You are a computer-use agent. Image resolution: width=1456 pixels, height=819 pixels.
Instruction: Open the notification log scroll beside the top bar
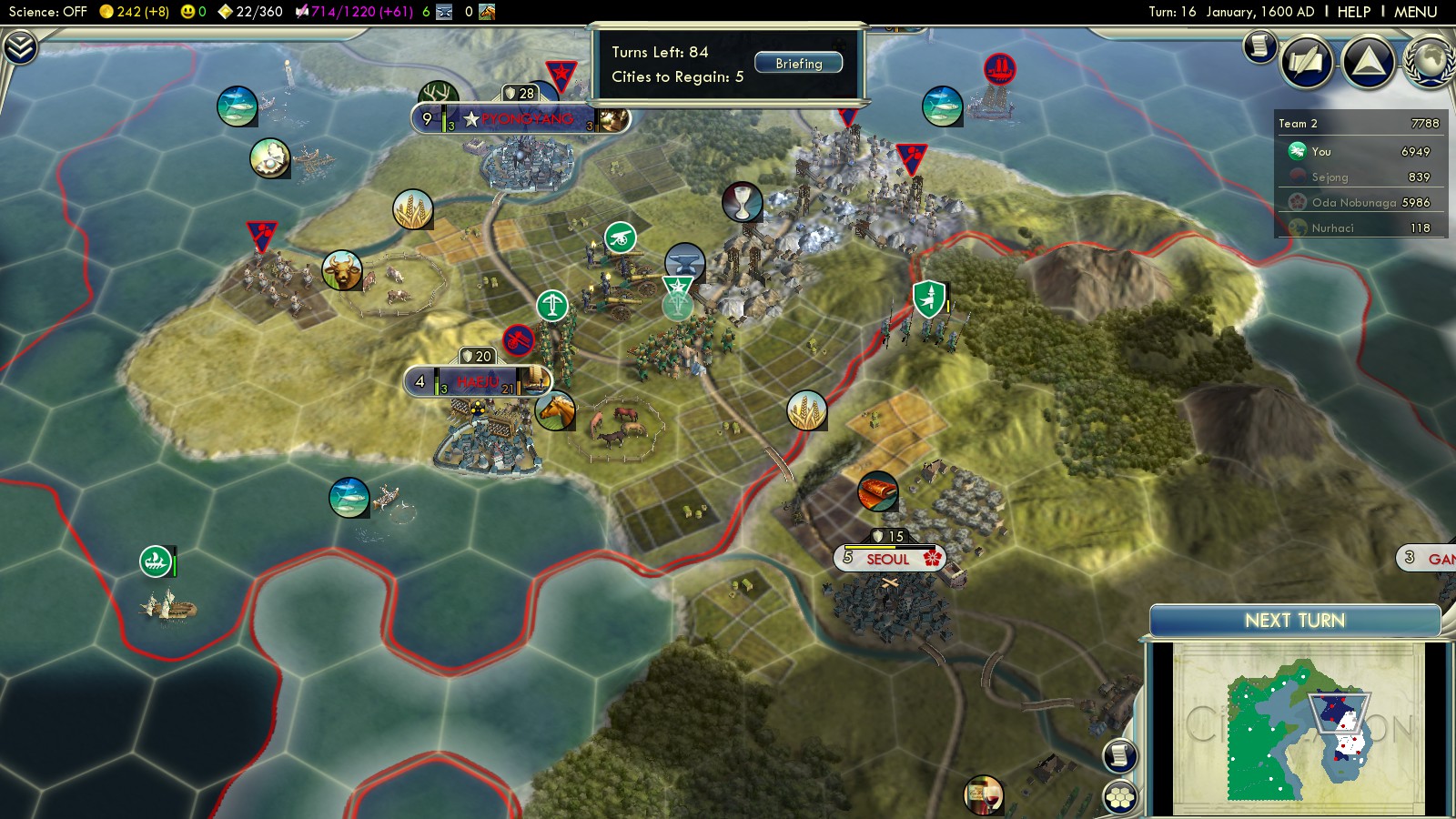point(1260,45)
